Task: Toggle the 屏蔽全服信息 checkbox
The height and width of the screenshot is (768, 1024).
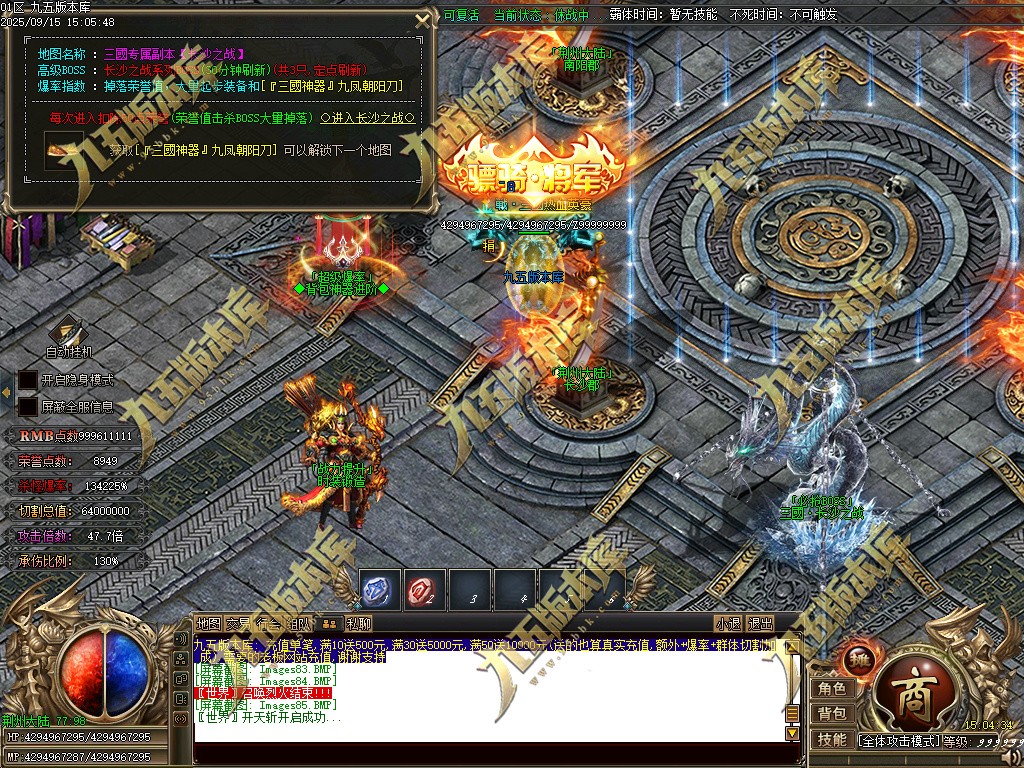Action: click(28, 407)
